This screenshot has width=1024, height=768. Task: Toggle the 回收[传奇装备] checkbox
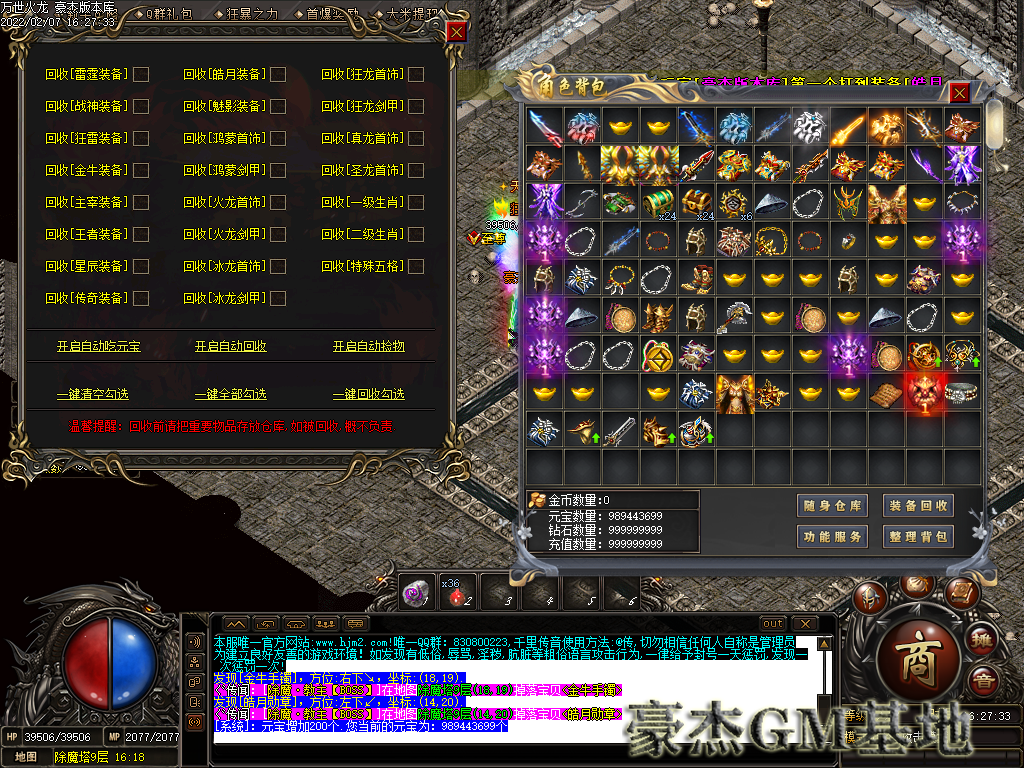[142, 298]
